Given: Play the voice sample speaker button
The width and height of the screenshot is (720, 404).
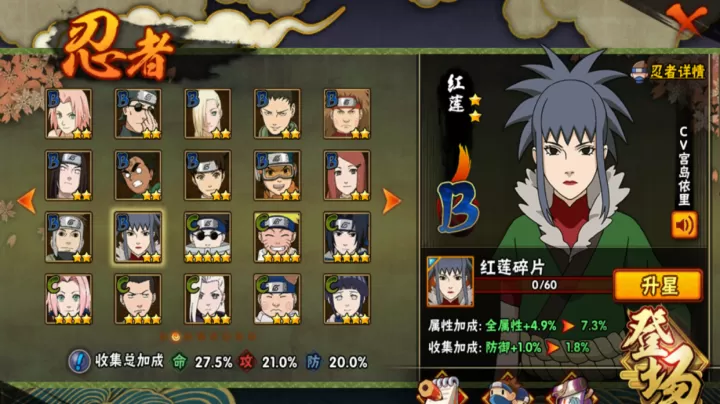Looking at the screenshot, I should coord(685,225).
